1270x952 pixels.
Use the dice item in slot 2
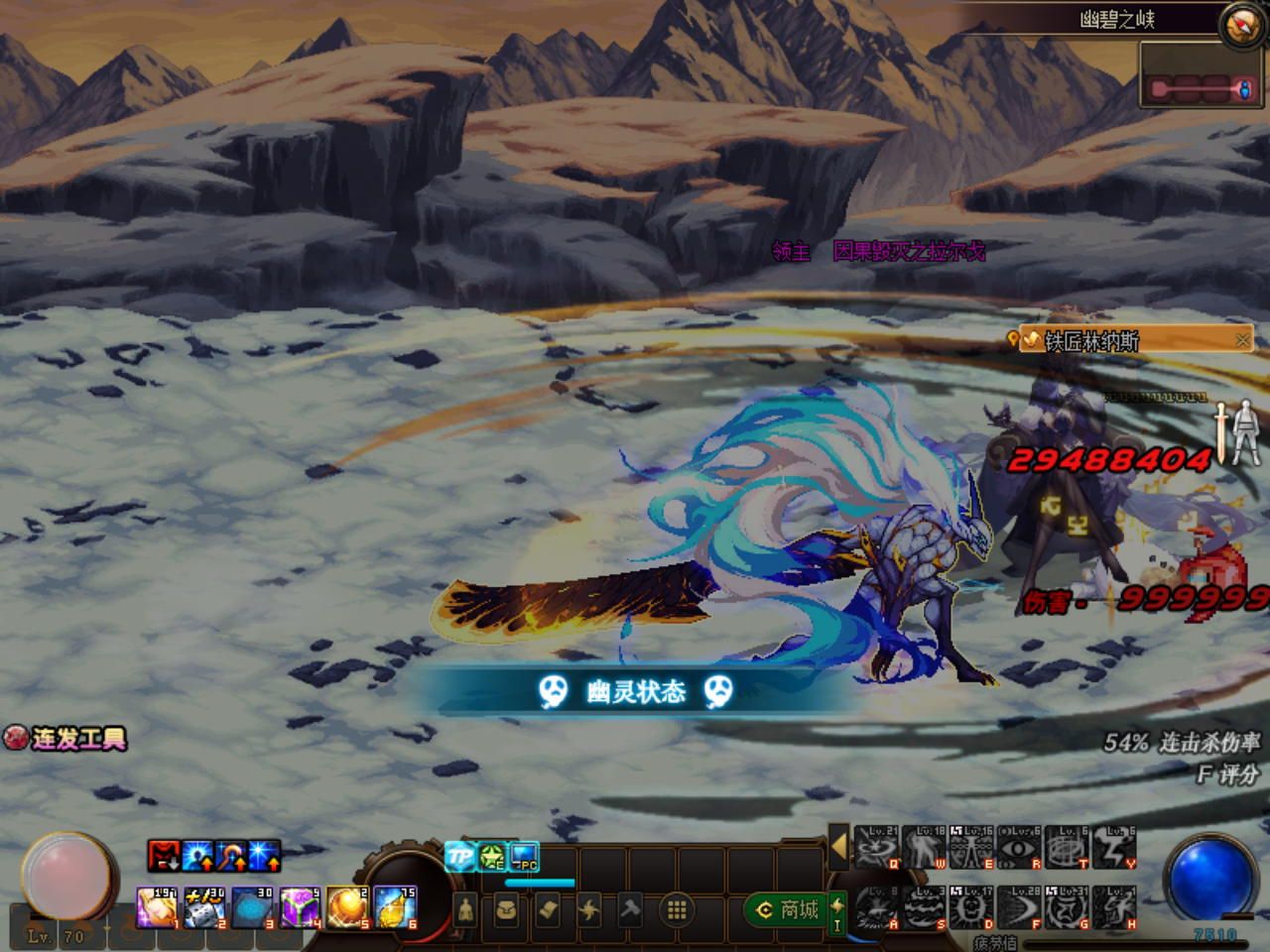205,907
